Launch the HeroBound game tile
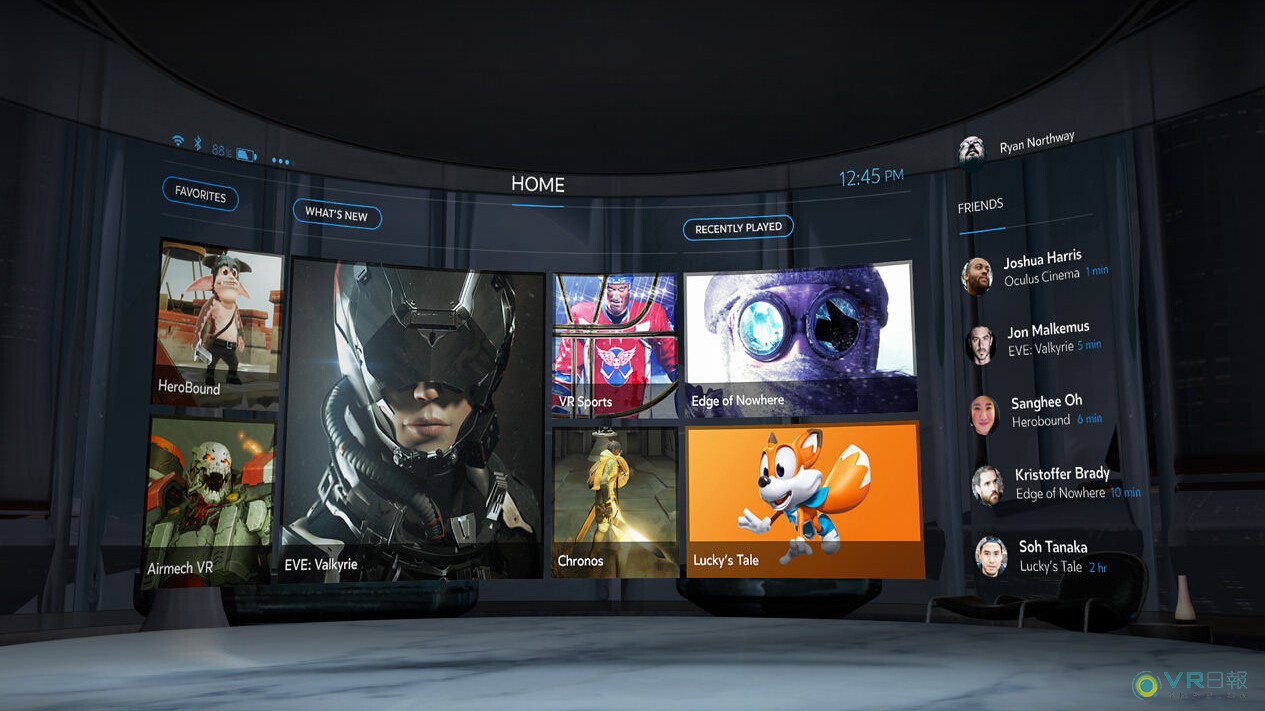Screen dimensions: 1265x711 pos(217,323)
